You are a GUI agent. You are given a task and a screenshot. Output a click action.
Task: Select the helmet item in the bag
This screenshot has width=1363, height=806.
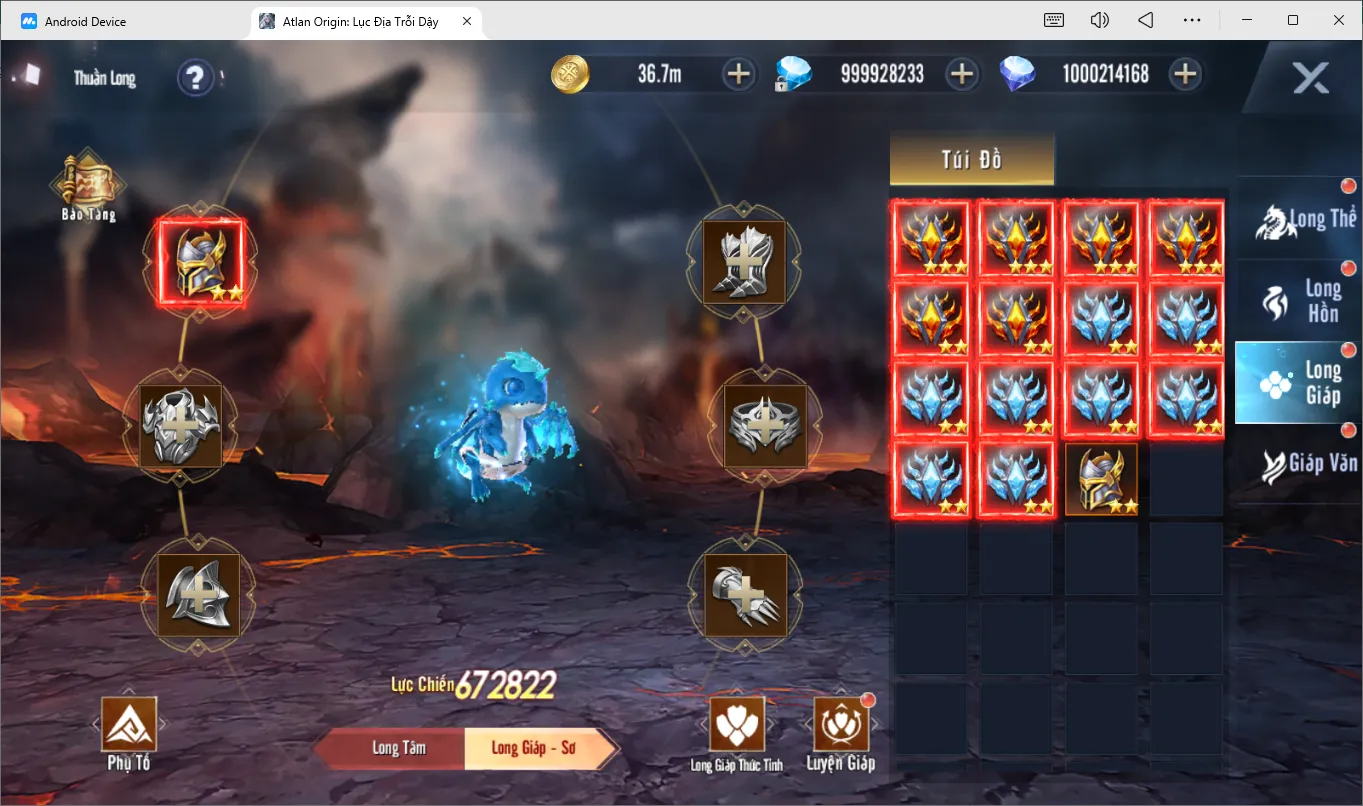[x=1100, y=480]
